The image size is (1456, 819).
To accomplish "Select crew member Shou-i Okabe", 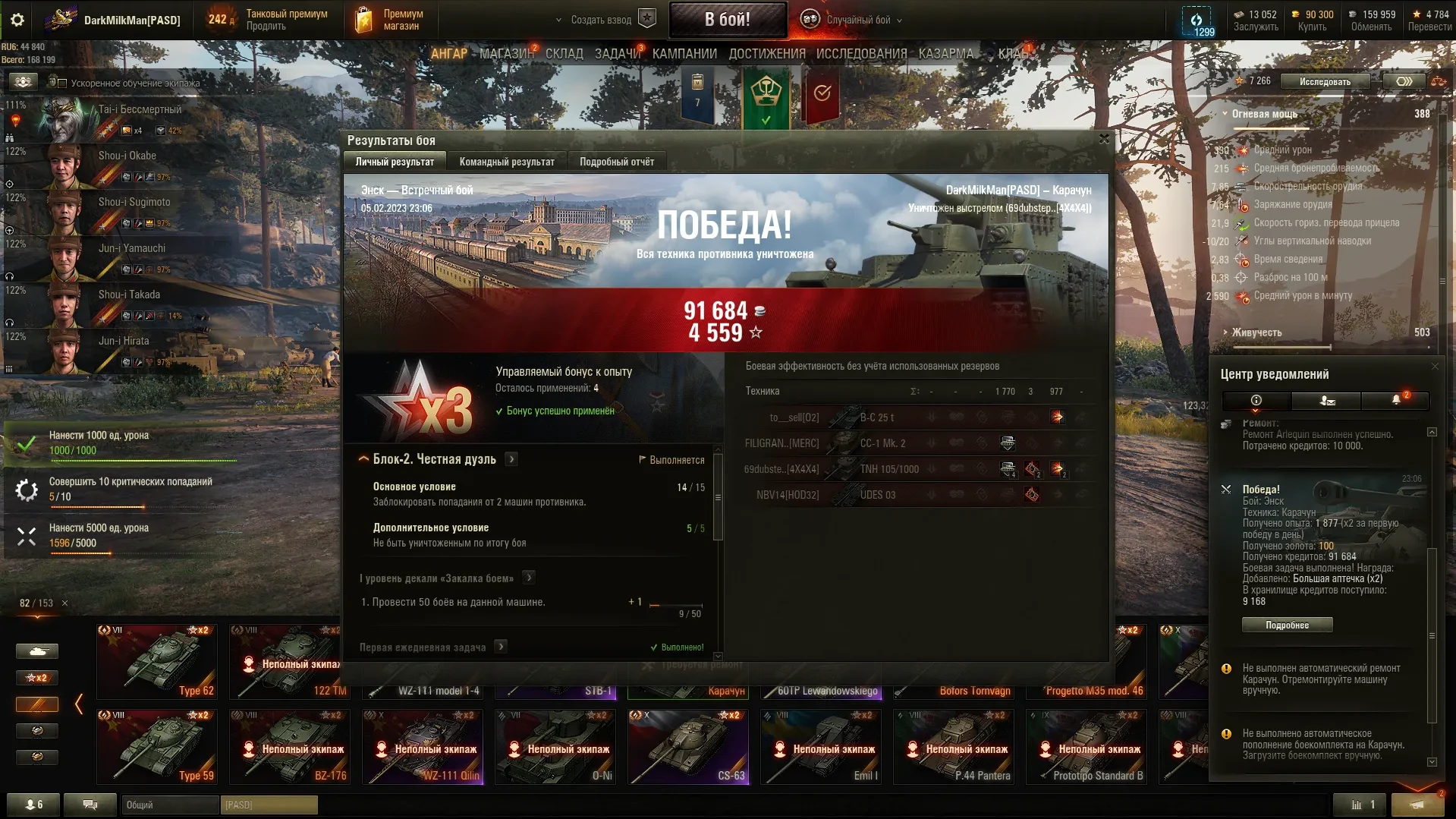I will pyautogui.click(x=127, y=156).
